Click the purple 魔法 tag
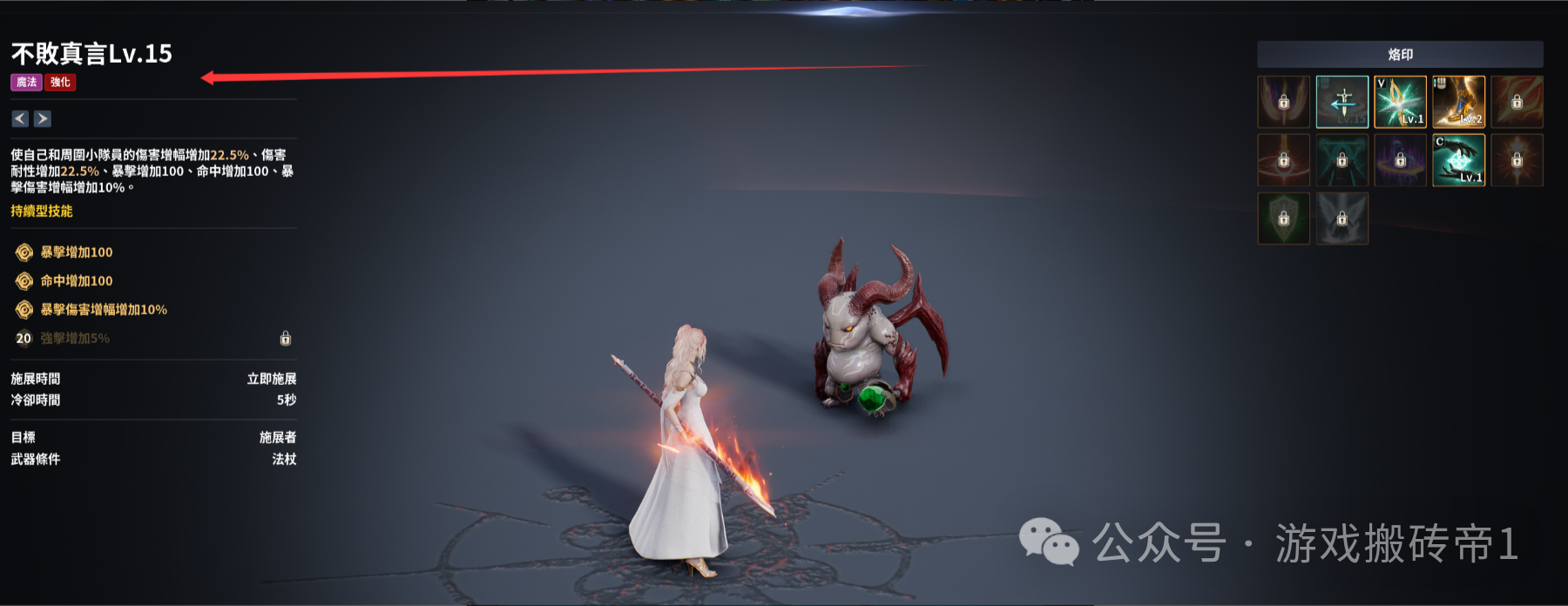 point(27,83)
